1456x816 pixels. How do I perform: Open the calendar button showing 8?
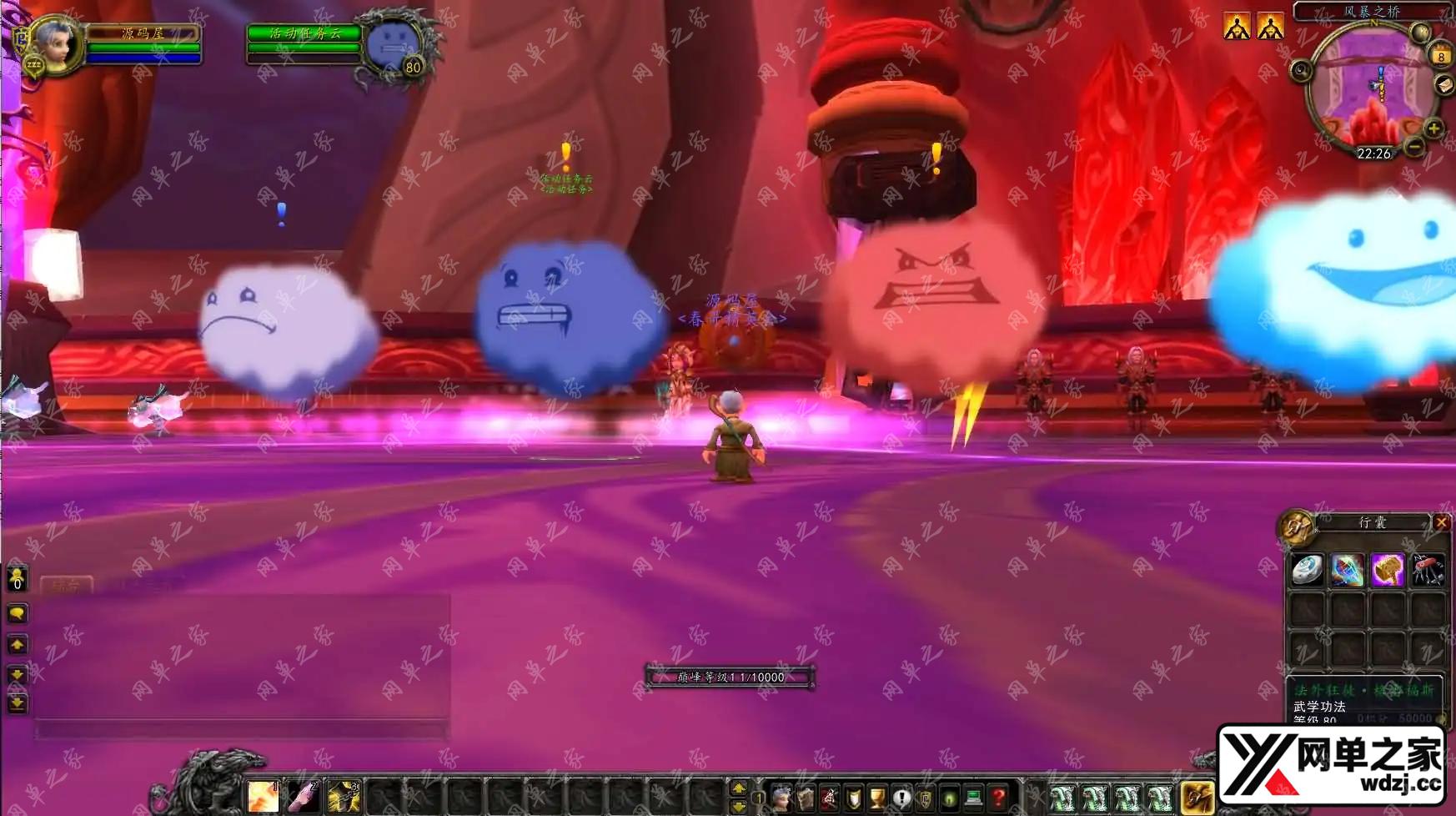pos(1441,56)
